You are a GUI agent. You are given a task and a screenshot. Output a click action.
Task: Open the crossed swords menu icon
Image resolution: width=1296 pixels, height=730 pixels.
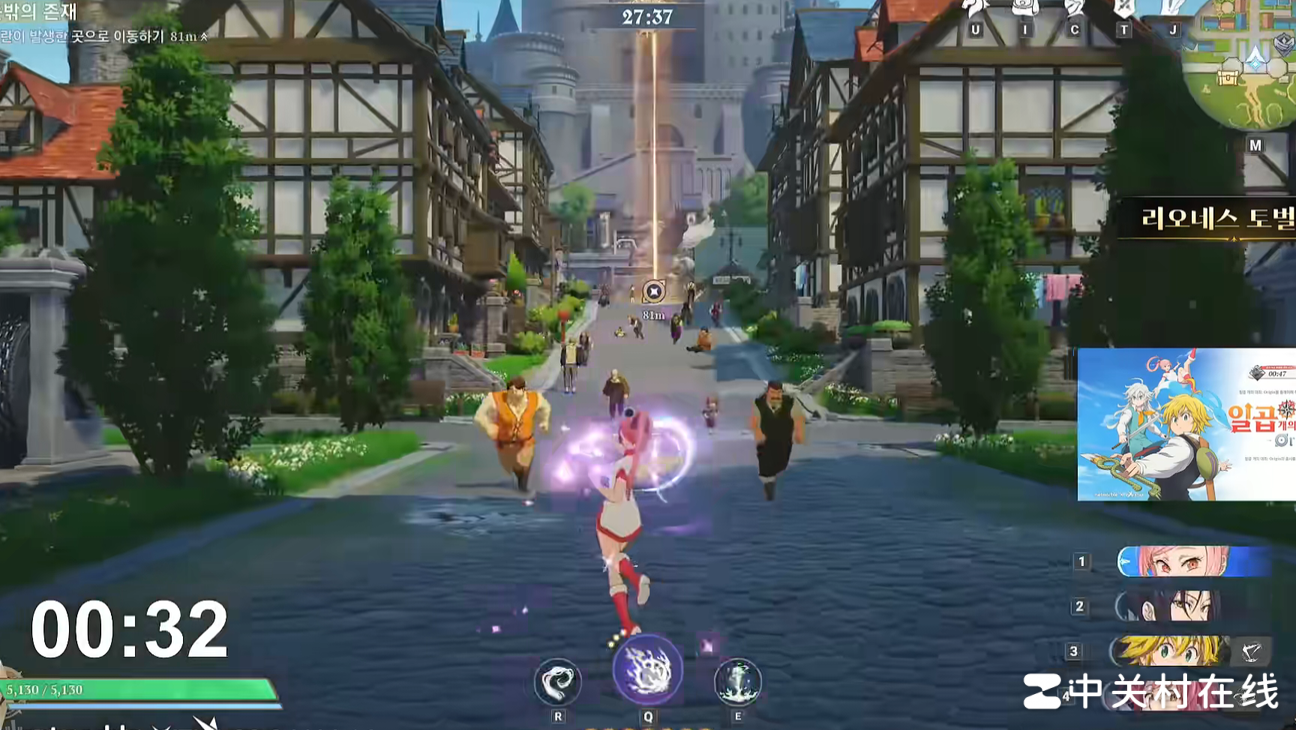point(1124,9)
